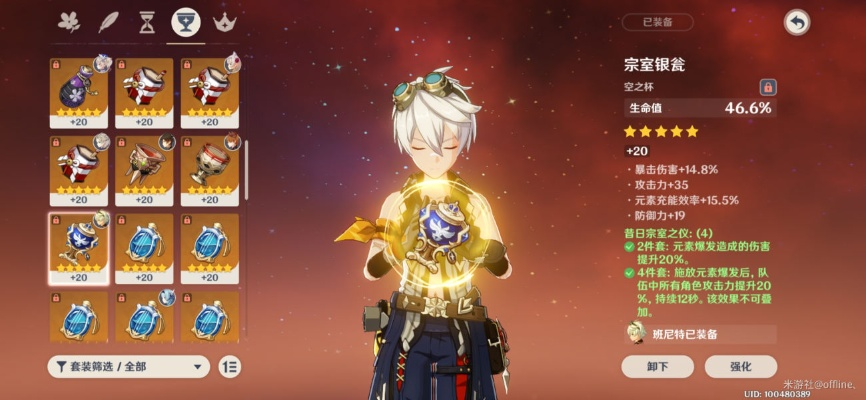The width and height of the screenshot is (866, 400).
Task: Toggle the artifact lock icon
Action: (x=768, y=87)
